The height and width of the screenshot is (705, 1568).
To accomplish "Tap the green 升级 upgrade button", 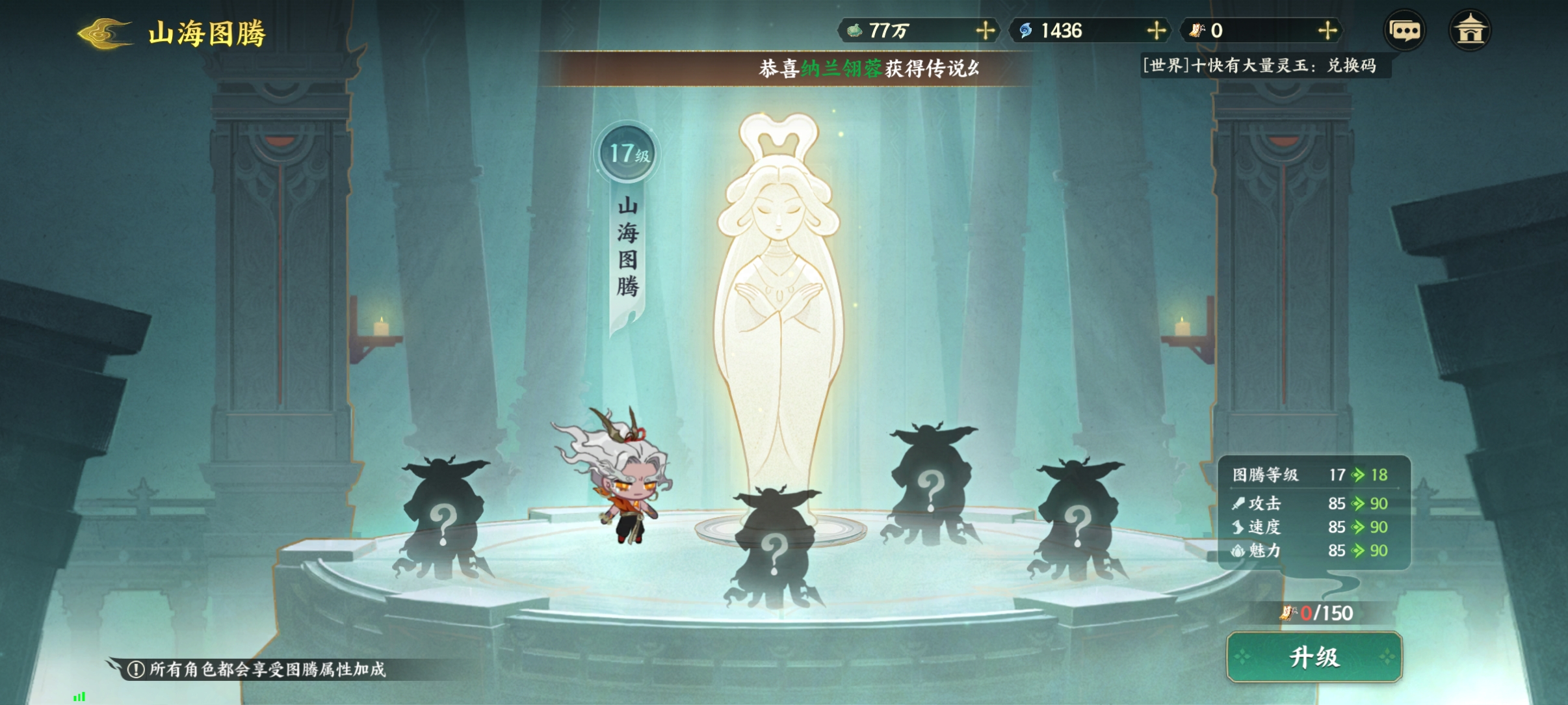I will tap(1314, 658).
